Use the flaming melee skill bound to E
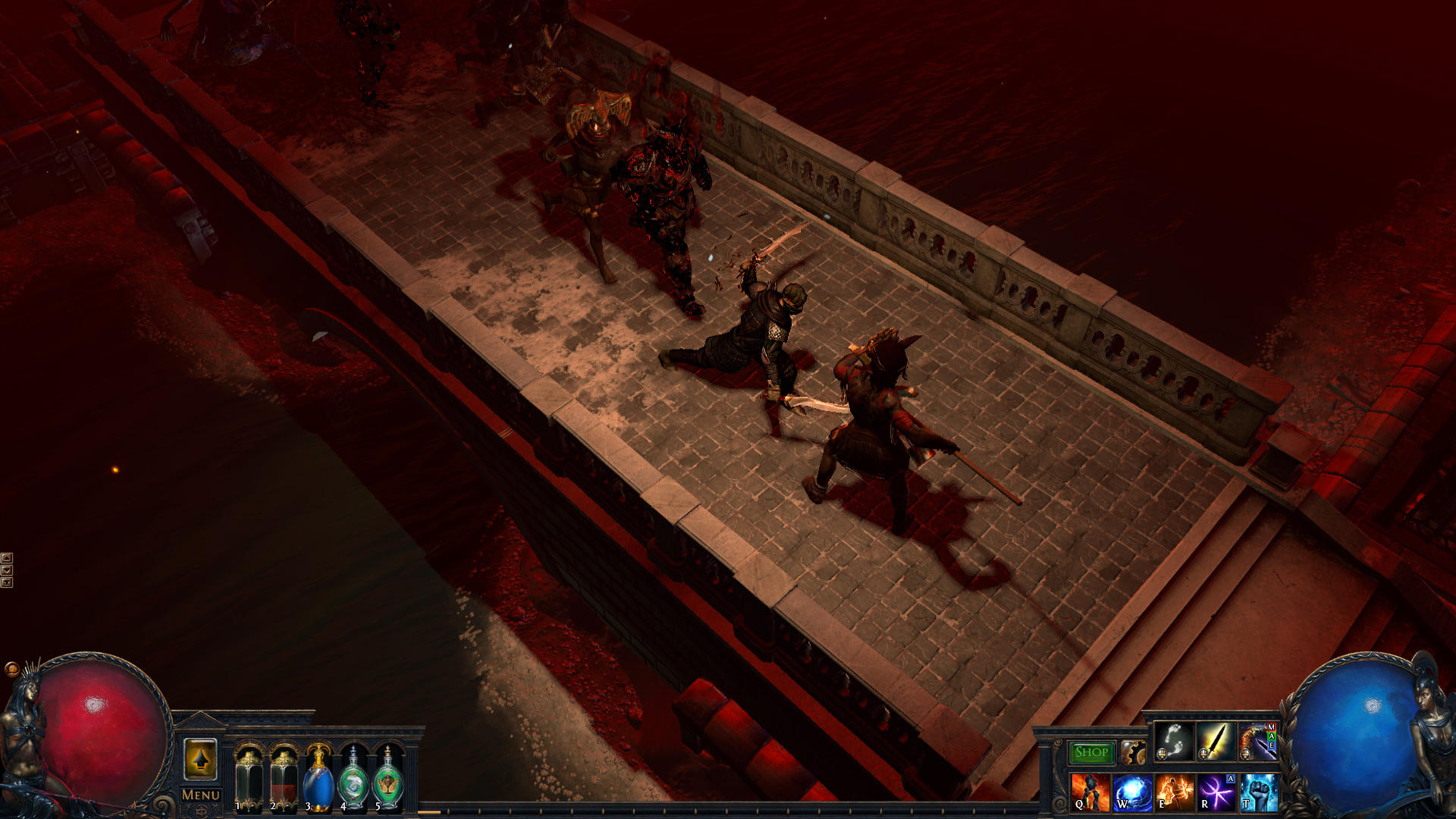1456x819 pixels. click(x=1174, y=792)
